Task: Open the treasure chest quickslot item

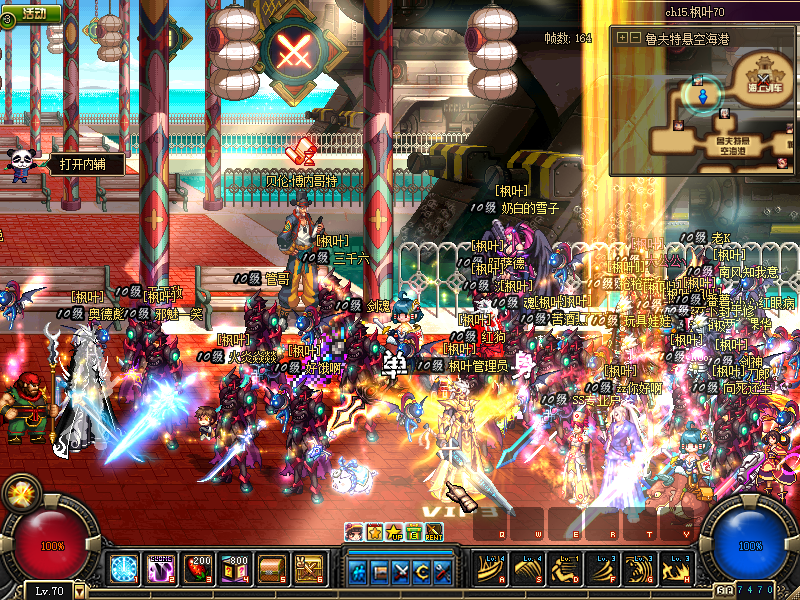Action: coord(270,569)
